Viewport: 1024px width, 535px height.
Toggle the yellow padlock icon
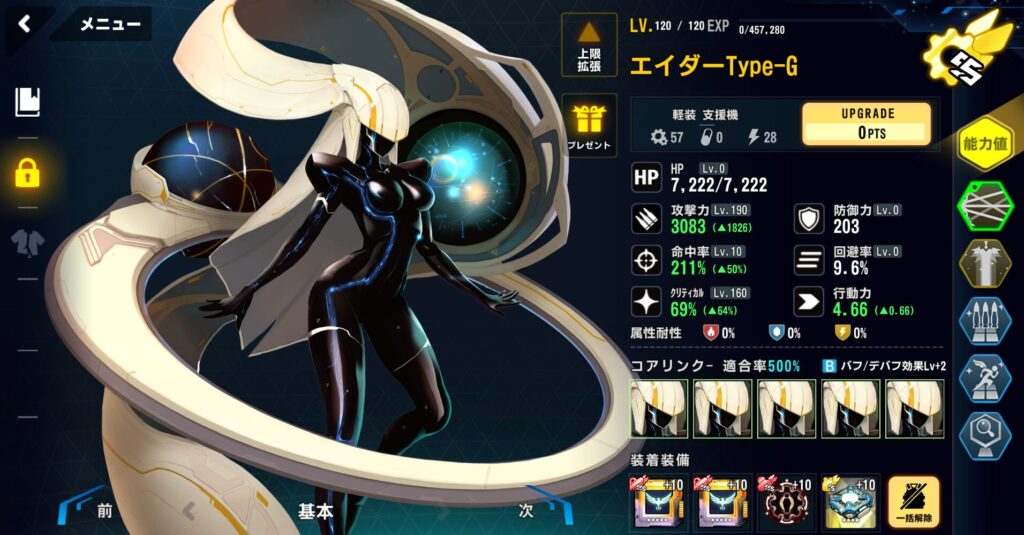pos(27,171)
